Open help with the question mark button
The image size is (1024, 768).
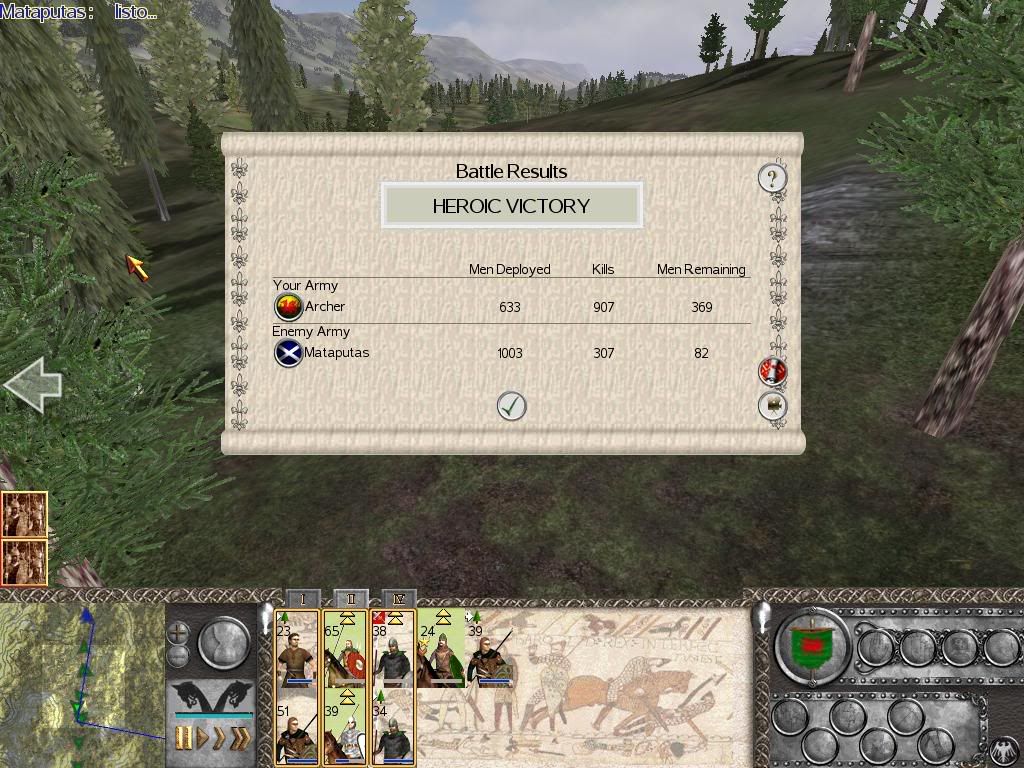pos(772,179)
